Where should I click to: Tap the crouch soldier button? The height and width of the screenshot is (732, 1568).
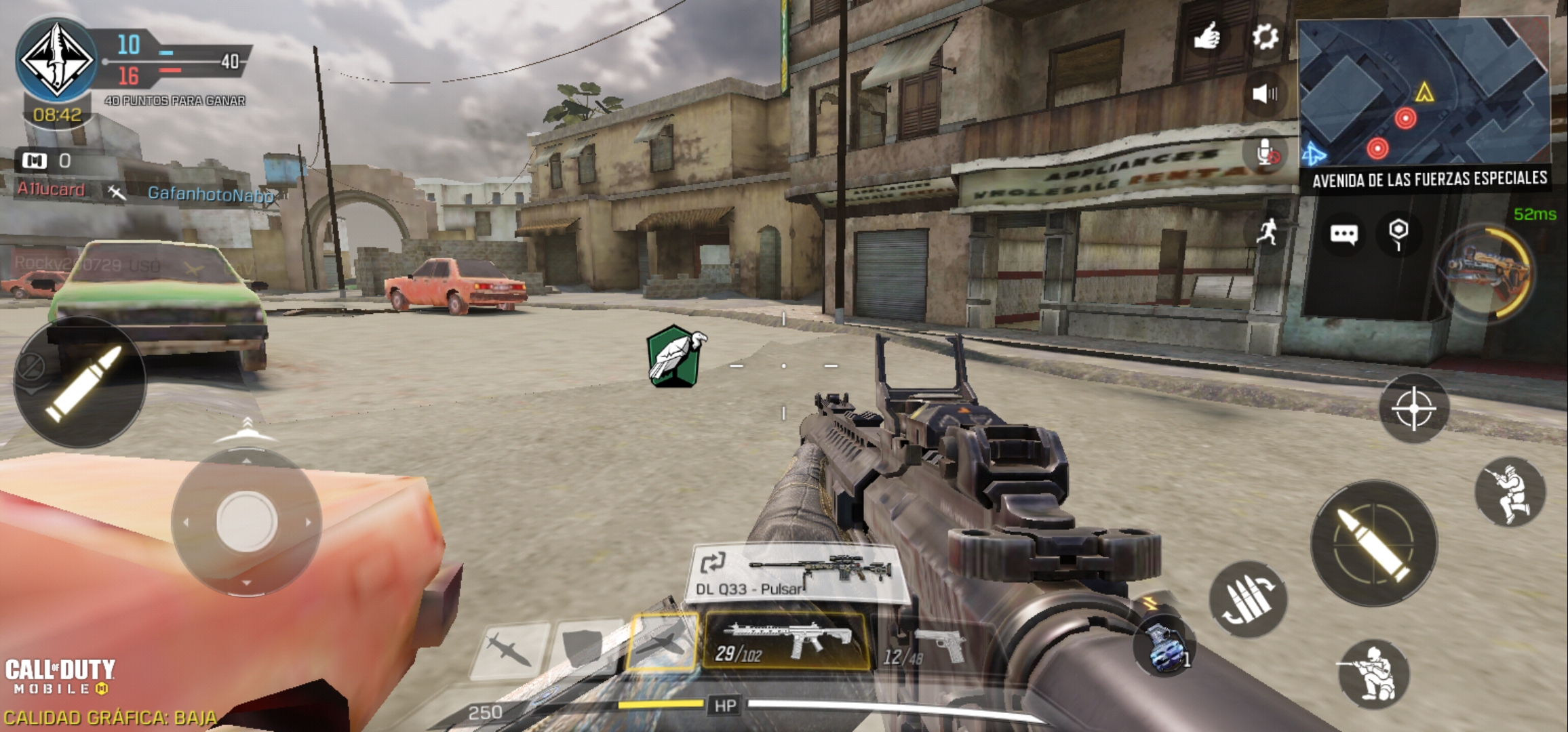pyautogui.click(x=1373, y=673)
